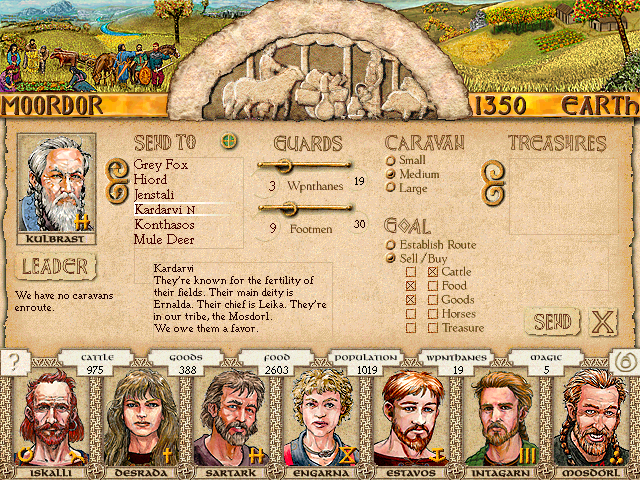The height and width of the screenshot is (480, 640).
Task: Select Large caravan size
Action: pyautogui.click(x=391, y=188)
